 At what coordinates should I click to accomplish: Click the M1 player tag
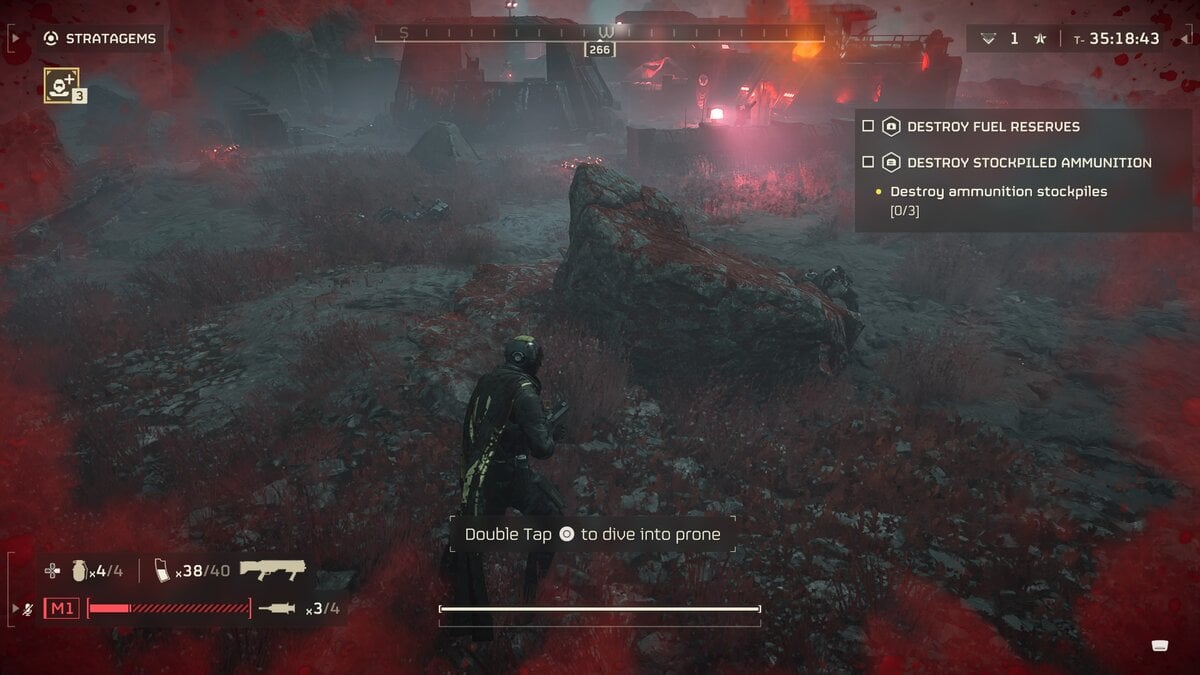coord(61,608)
